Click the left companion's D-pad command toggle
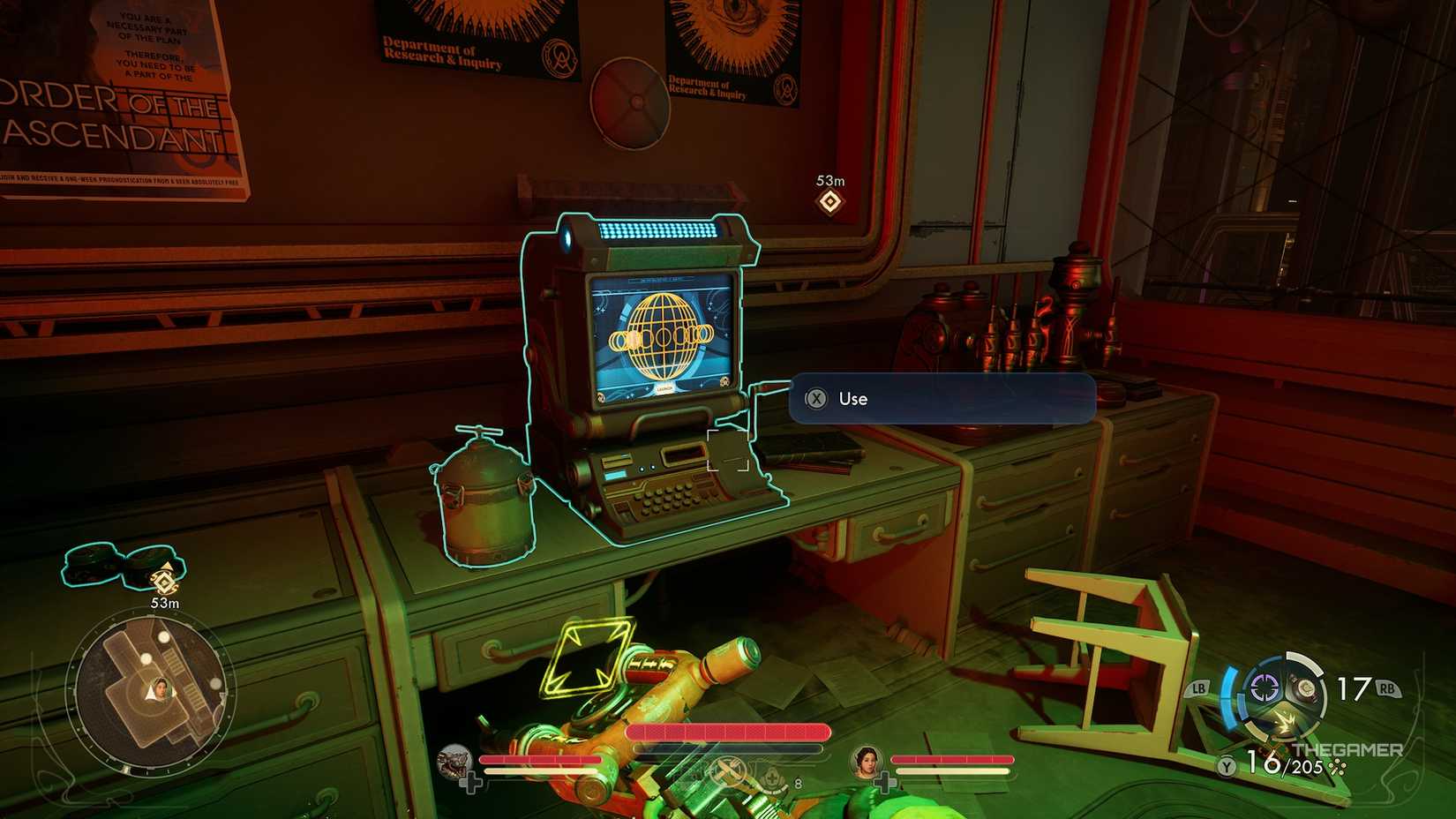Image resolution: width=1456 pixels, height=819 pixels. coord(472,780)
